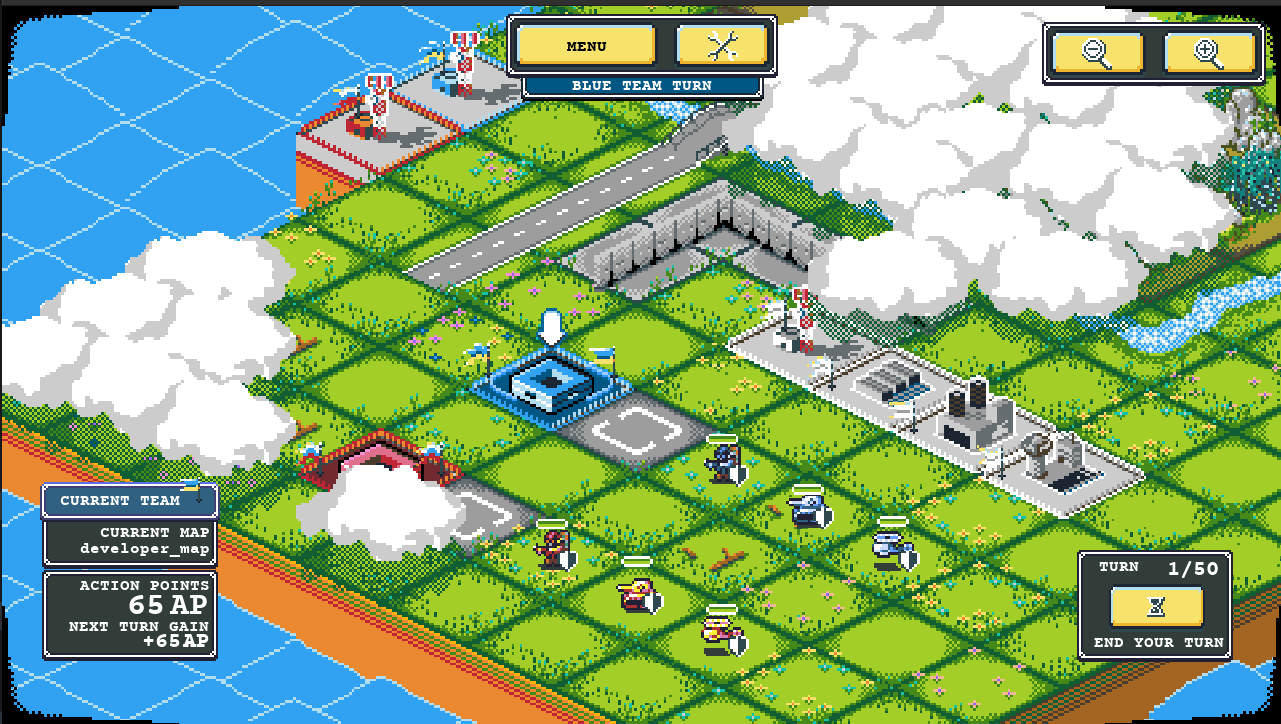End your turn via the hourglass icon

[1154, 605]
